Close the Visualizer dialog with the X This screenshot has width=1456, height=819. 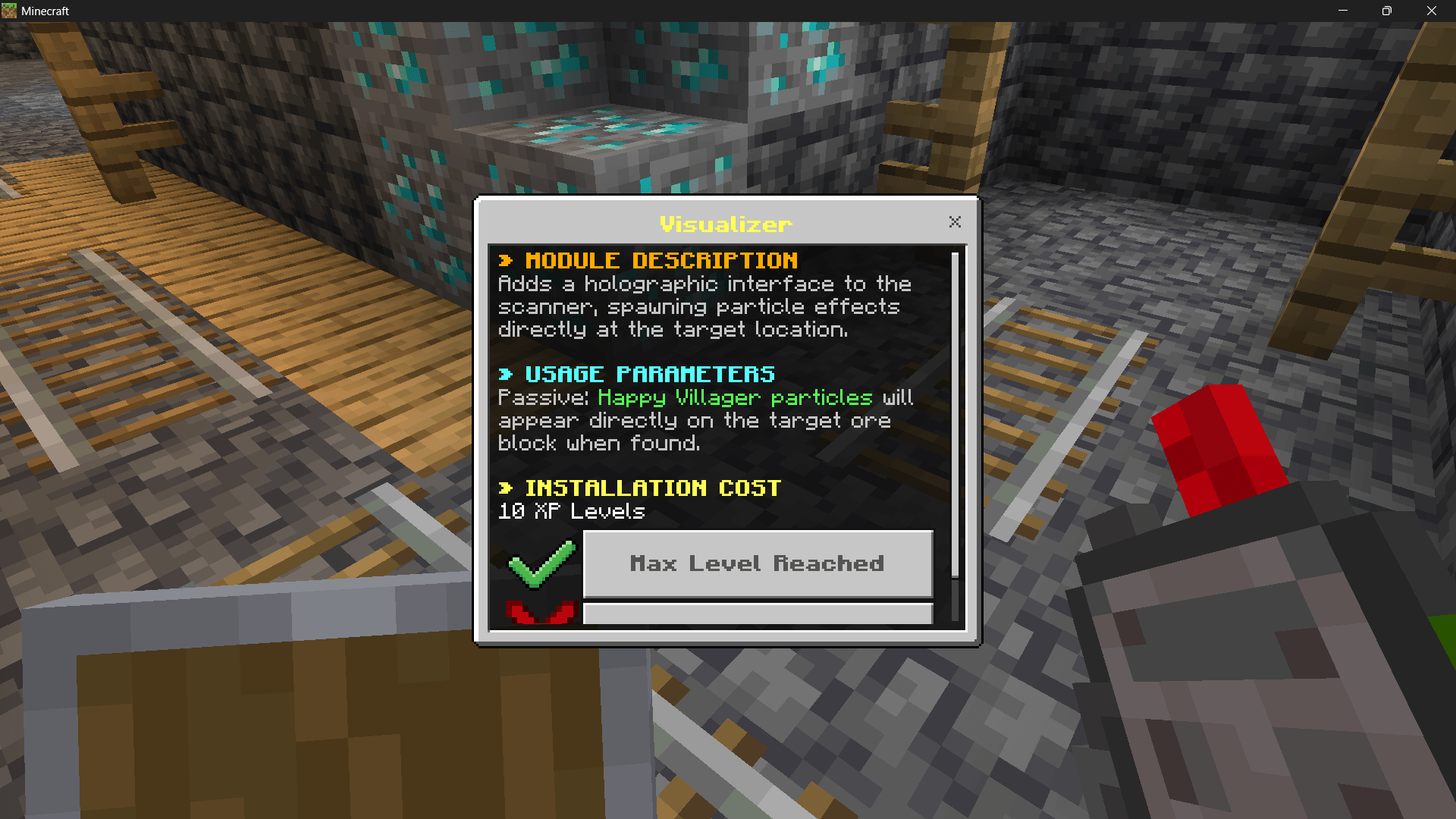tap(955, 221)
